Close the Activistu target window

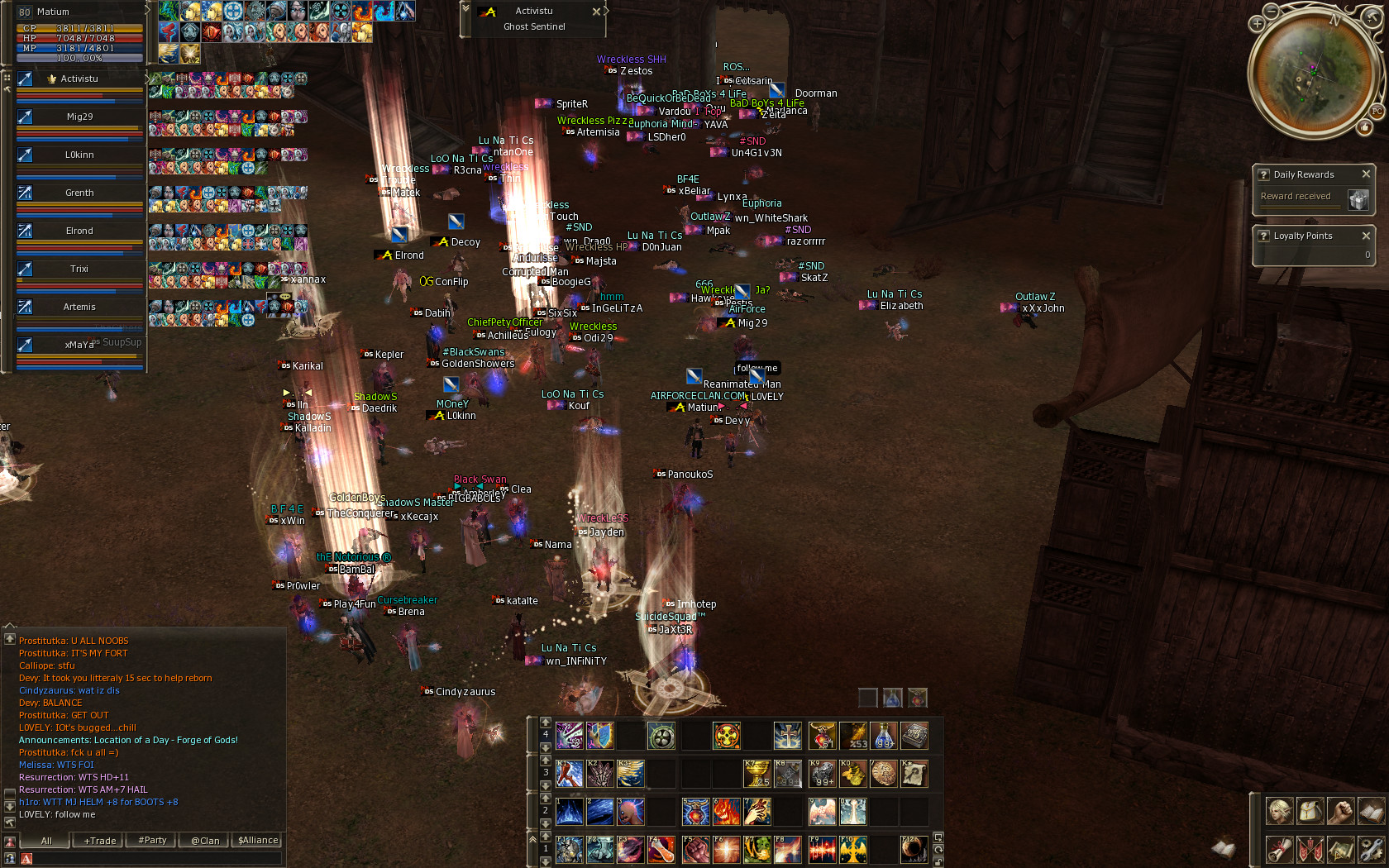coord(596,12)
